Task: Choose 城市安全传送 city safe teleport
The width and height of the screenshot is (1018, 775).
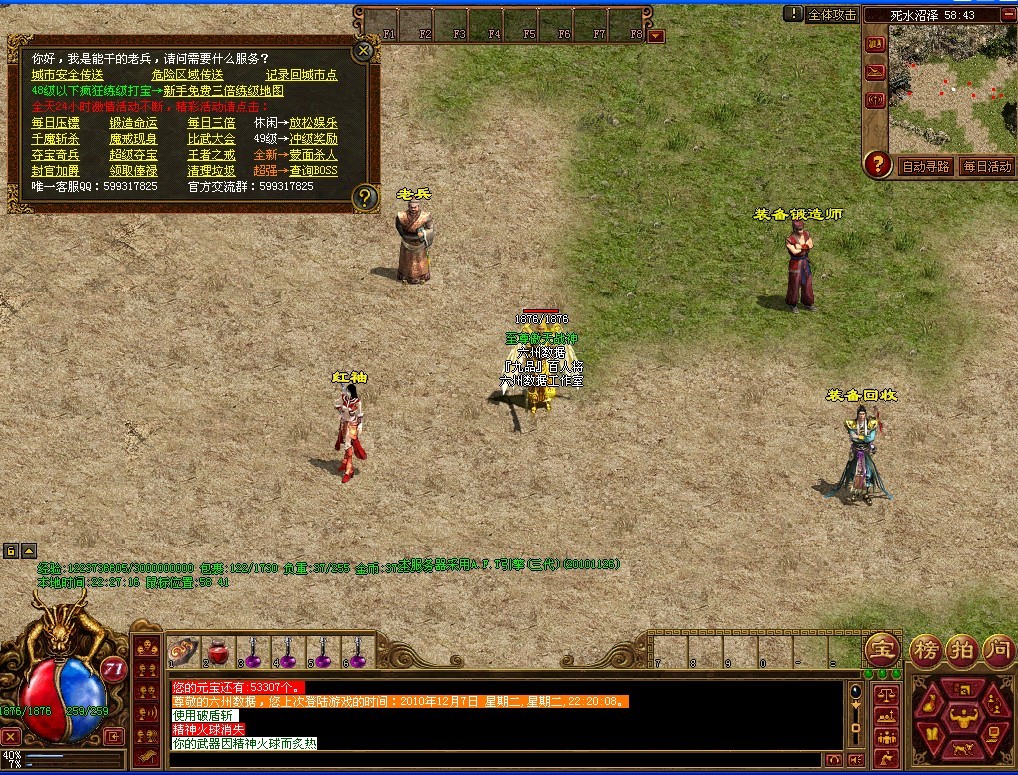Action: [x=67, y=75]
